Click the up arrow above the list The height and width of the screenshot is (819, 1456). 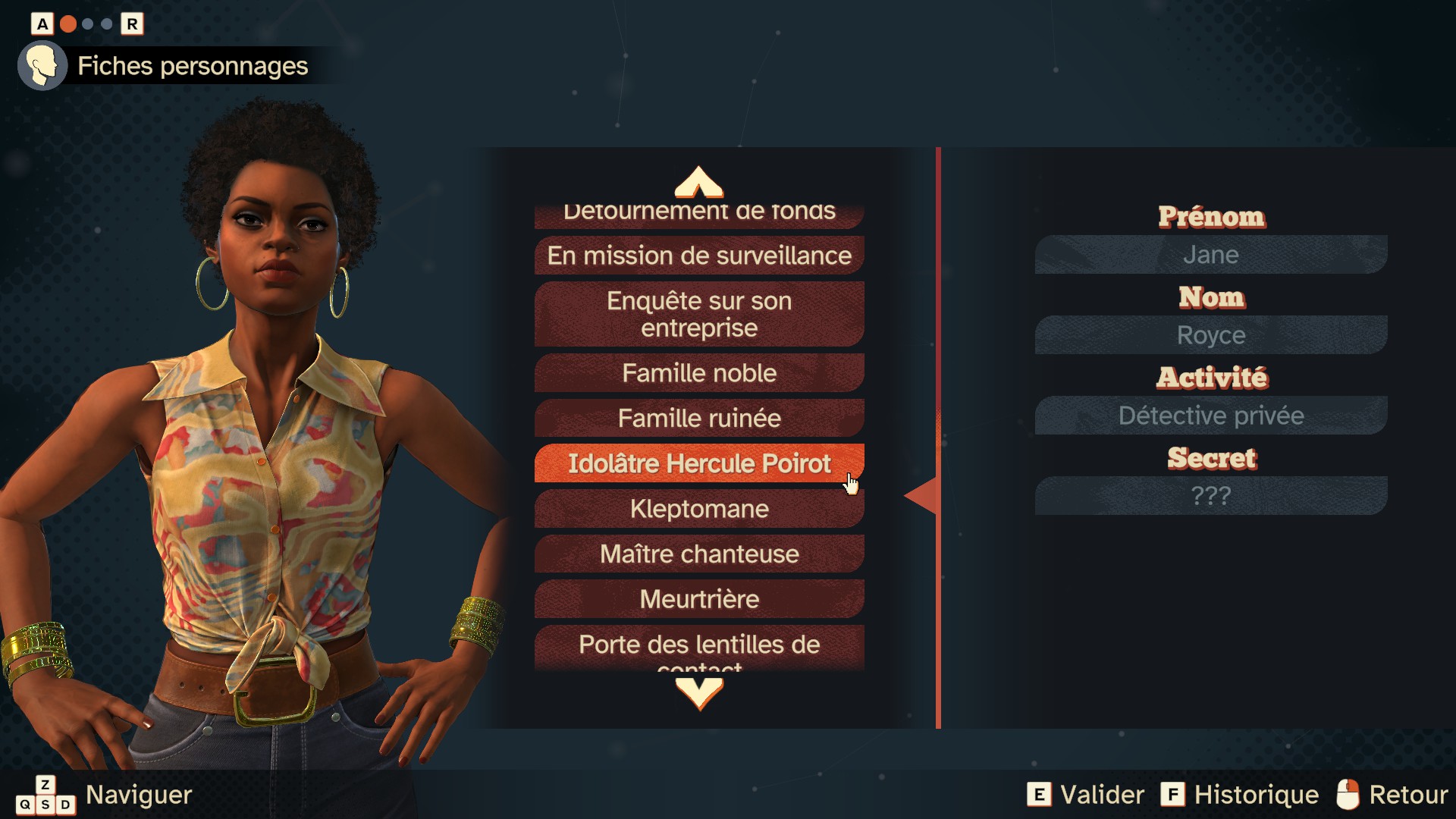(698, 182)
